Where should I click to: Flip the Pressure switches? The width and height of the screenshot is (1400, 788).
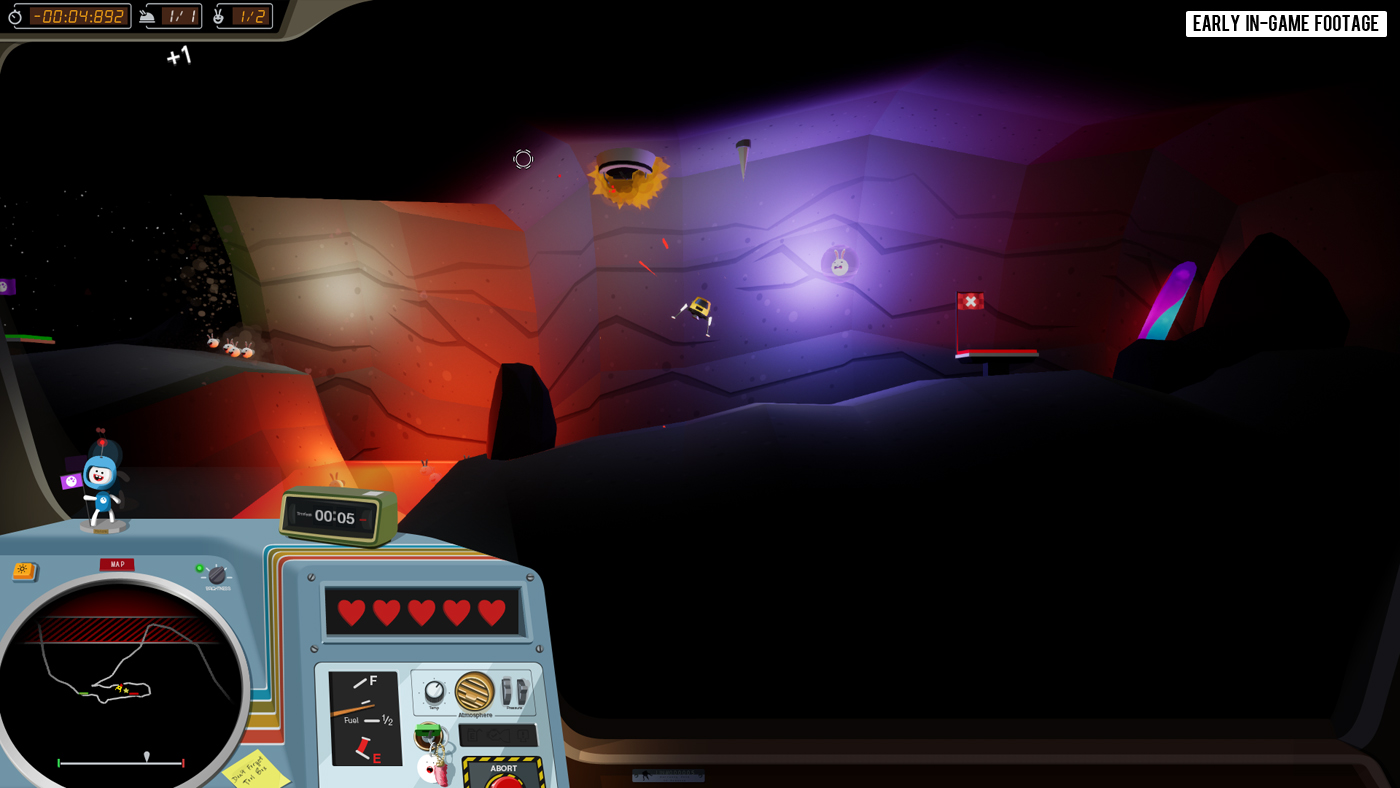514,691
